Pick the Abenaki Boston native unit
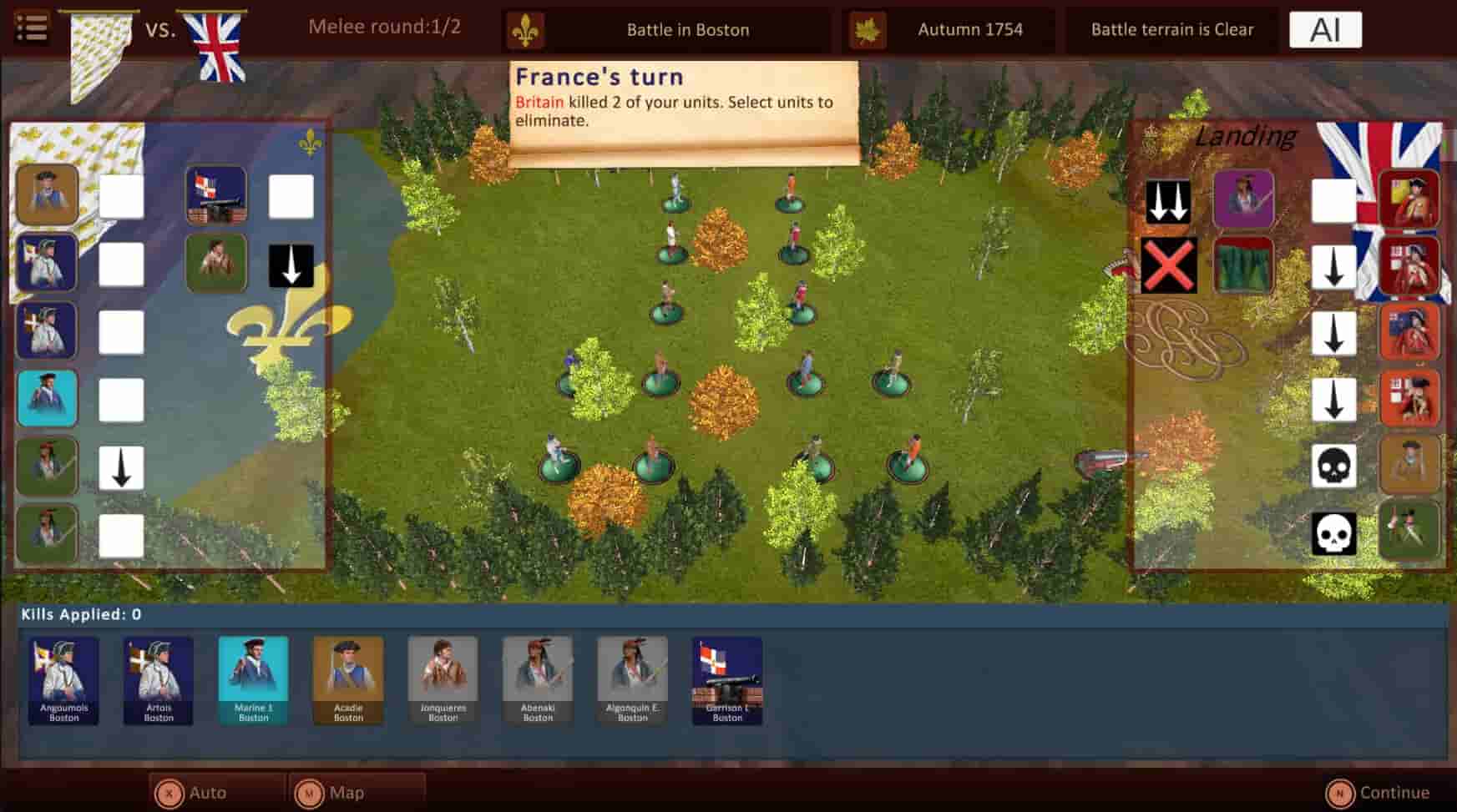This screenshot has width=1457, height=812. click(x=538, y=680)
